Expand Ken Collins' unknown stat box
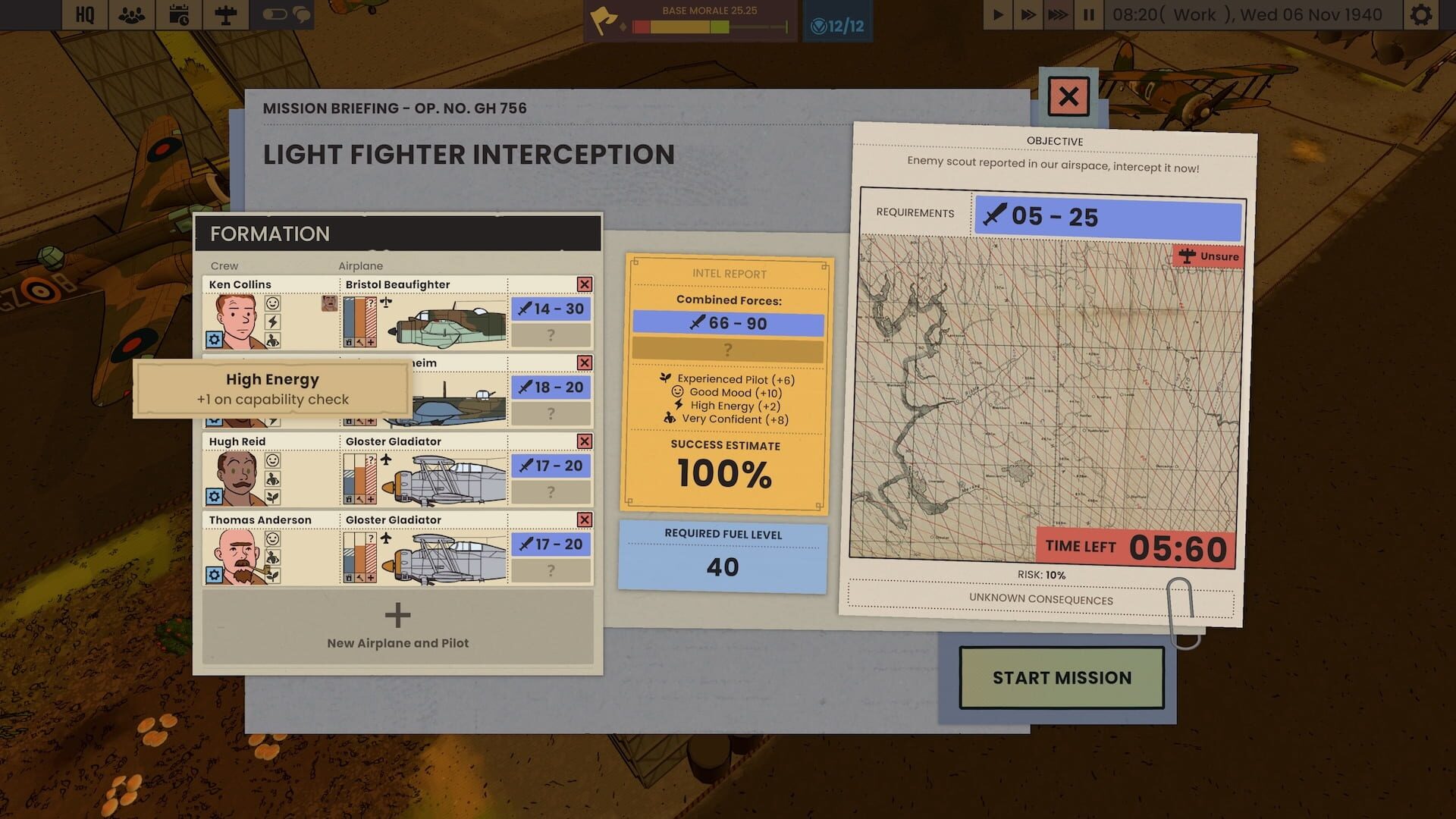The image size is (1456, 819). click(x=551, y=334)
